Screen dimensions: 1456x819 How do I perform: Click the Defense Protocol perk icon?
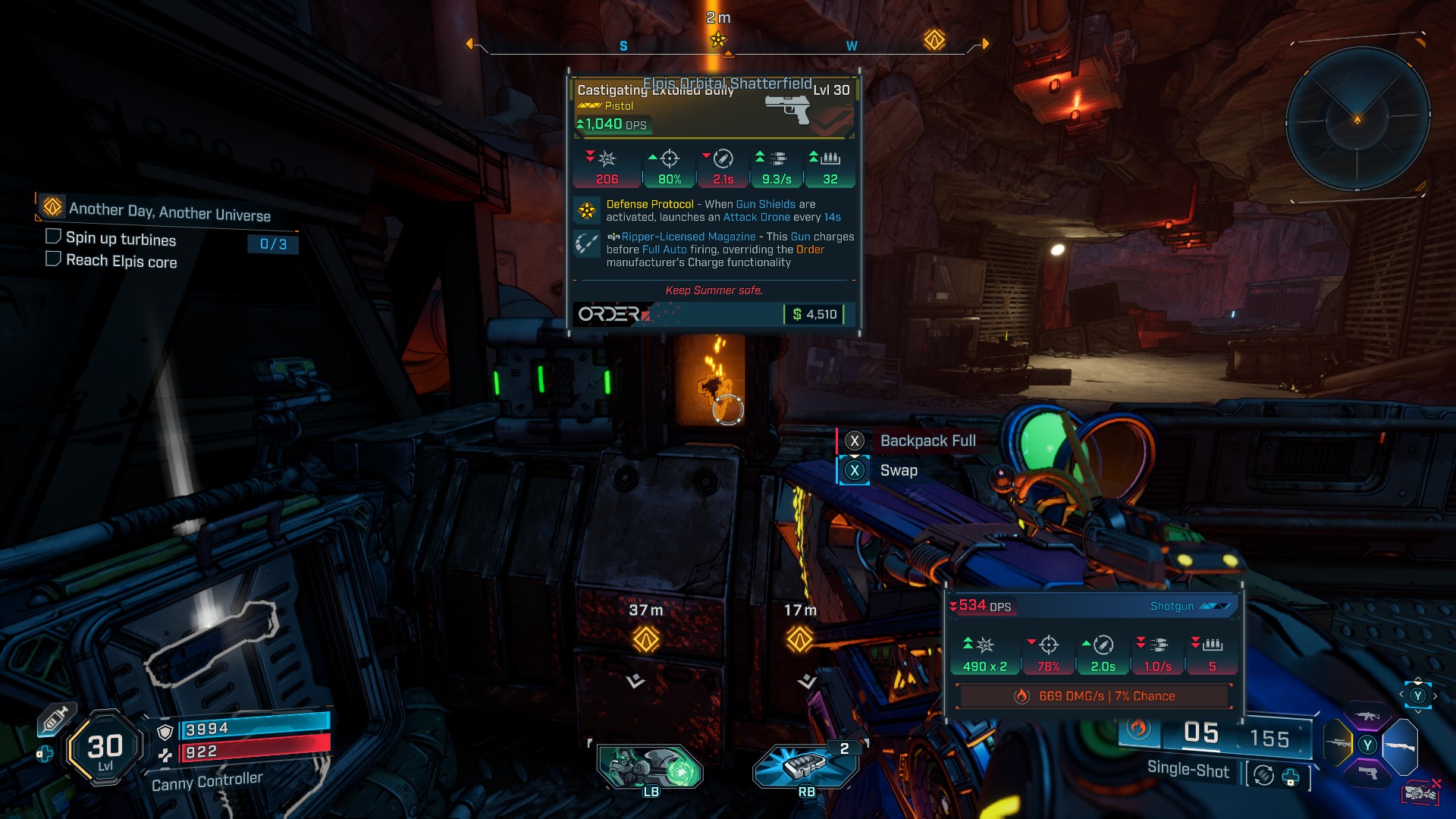[587, 210]
